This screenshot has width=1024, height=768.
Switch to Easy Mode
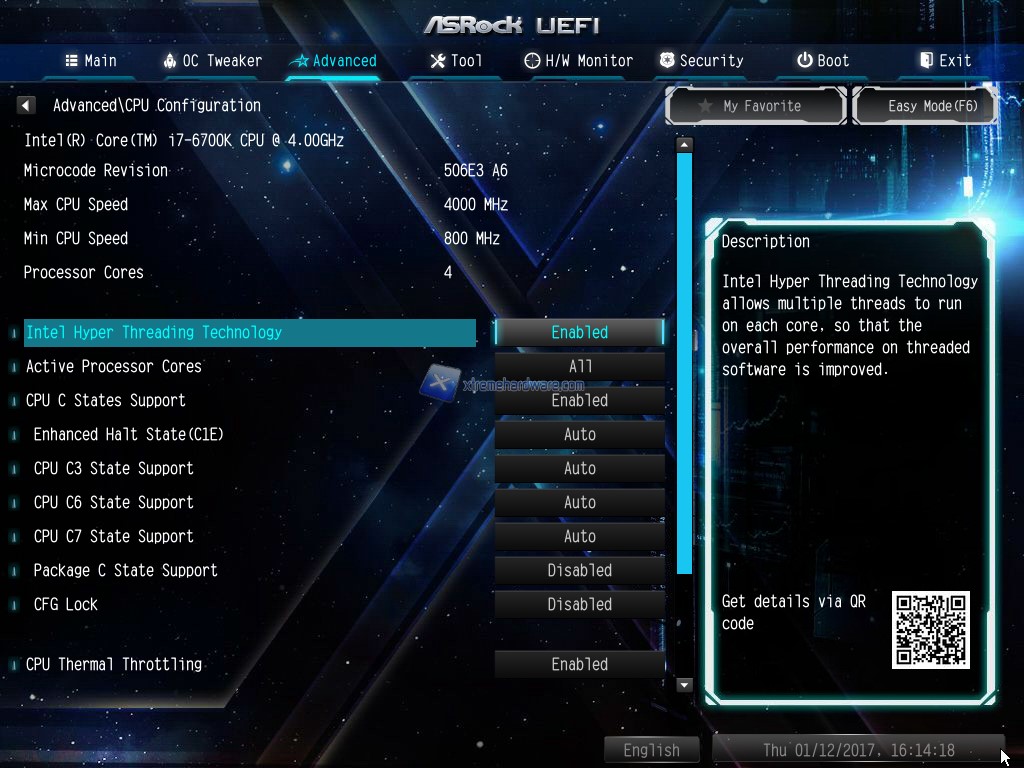[925, 106]
